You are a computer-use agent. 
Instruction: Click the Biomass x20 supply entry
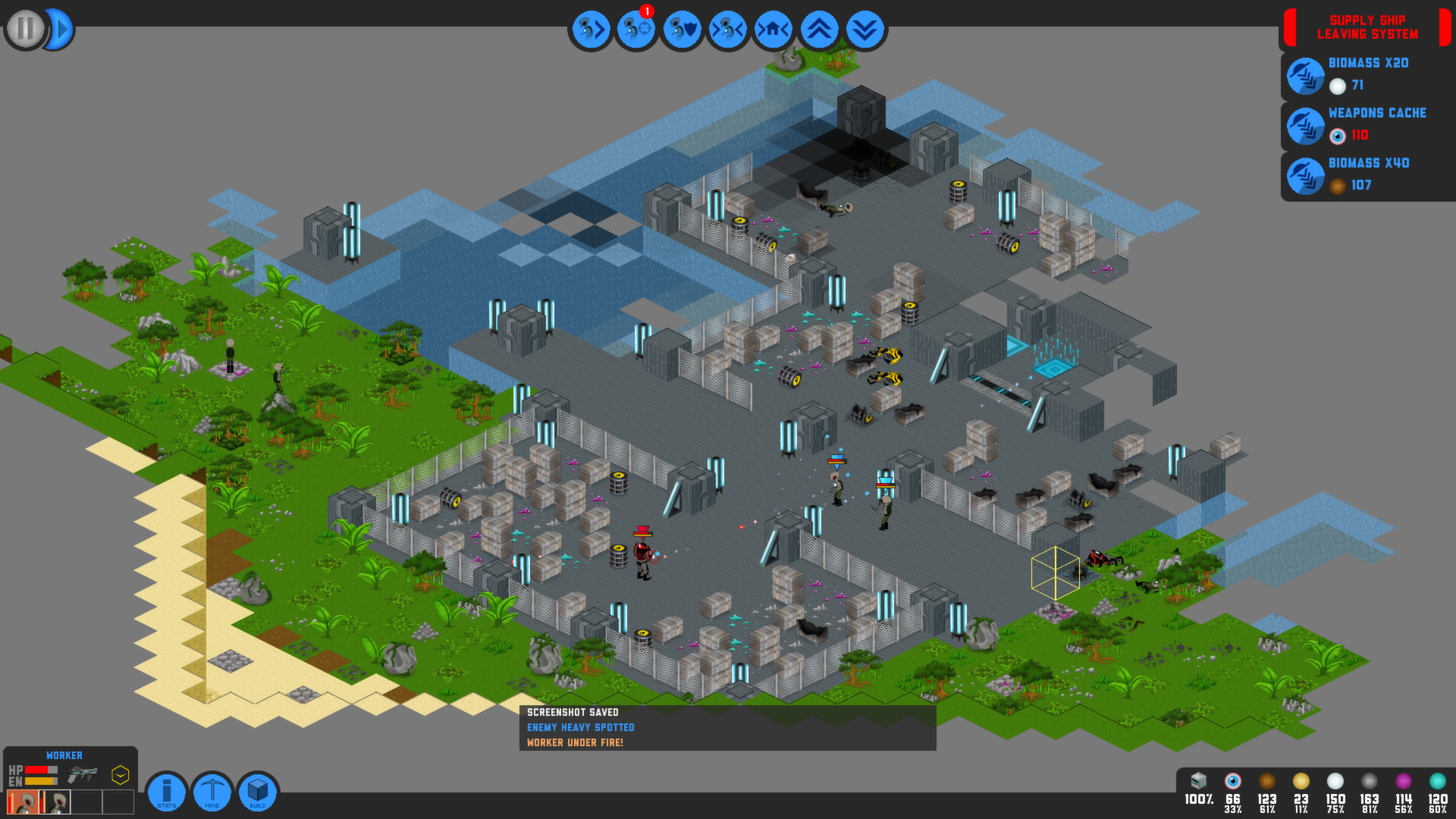pyautogui.click(x=1306, y=76)
